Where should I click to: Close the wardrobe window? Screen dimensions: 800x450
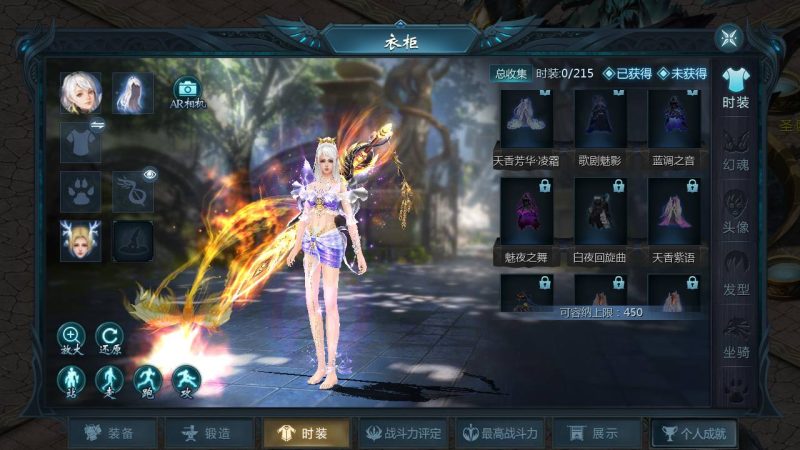pyautogui.click(x=729, y=39)
